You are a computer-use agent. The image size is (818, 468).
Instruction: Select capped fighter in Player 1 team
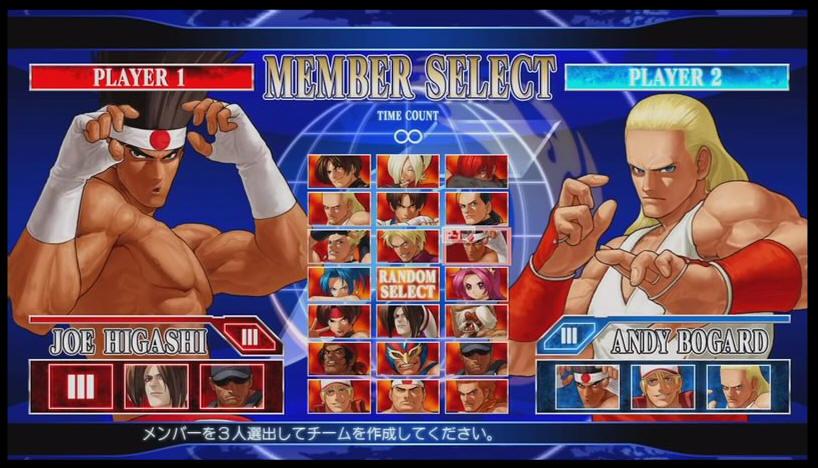click(x=232, y=386)
